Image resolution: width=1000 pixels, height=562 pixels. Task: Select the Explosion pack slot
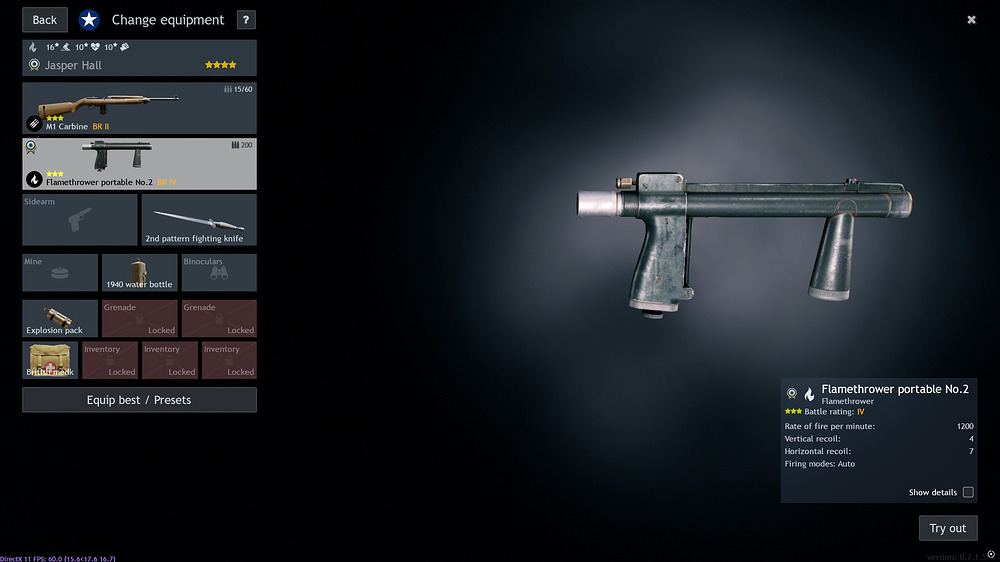point(60,319)
